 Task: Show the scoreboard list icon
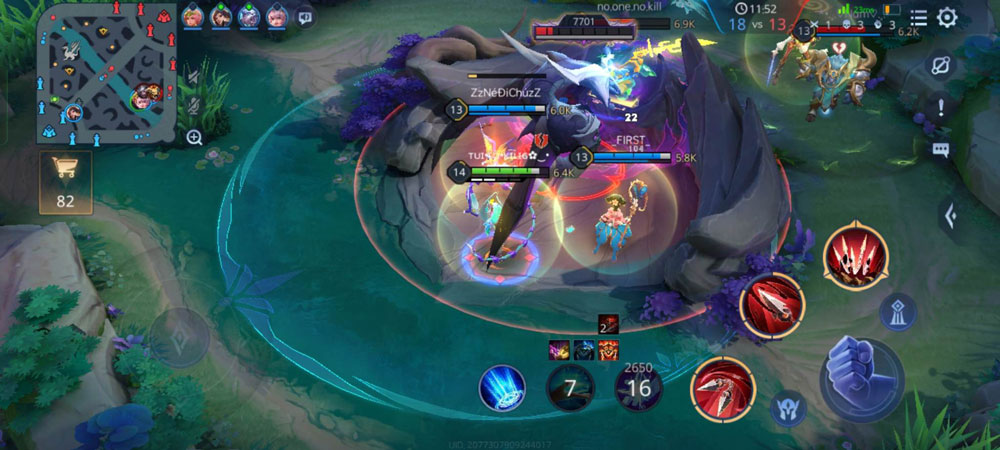(x=918, y=17)
